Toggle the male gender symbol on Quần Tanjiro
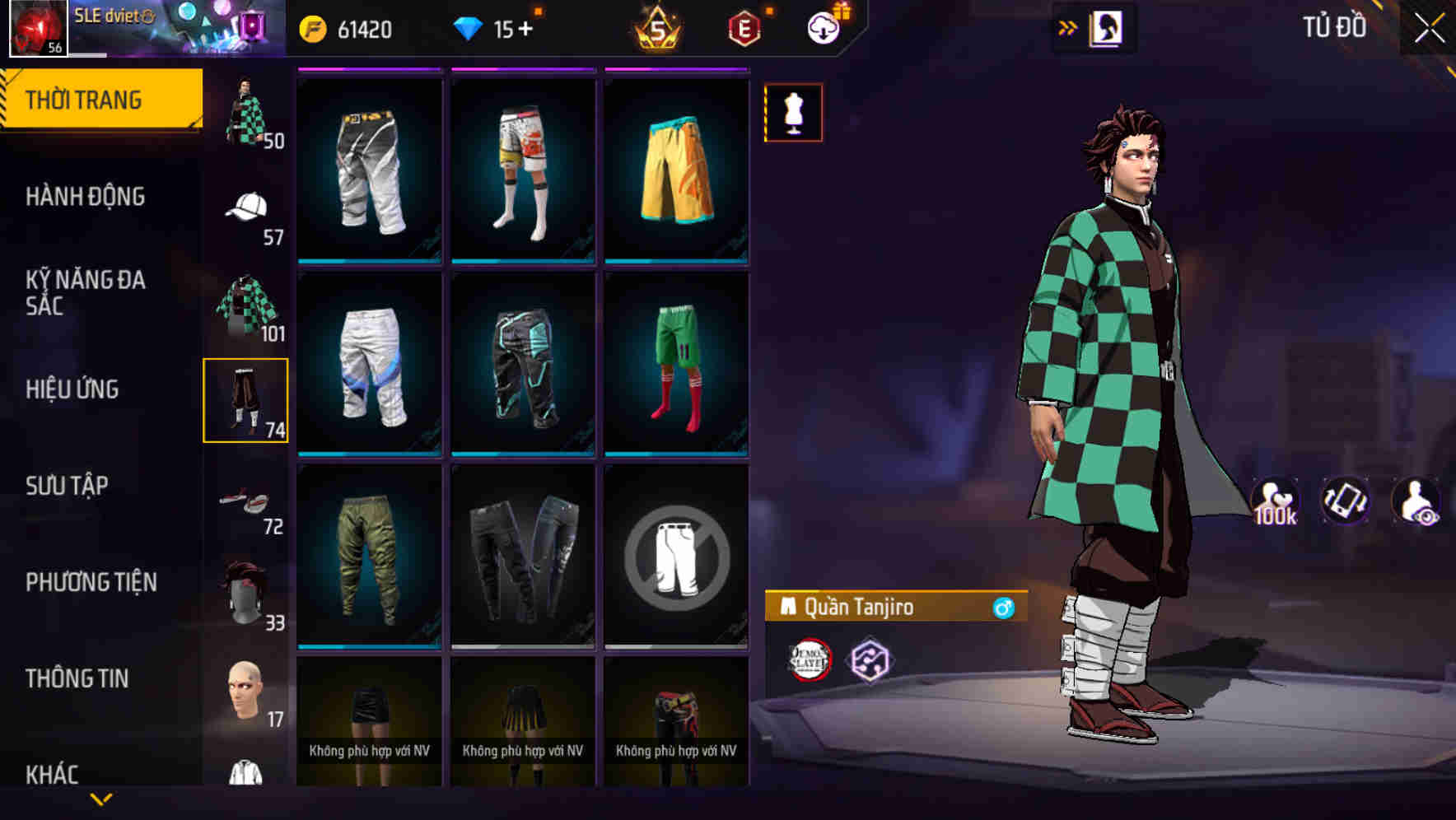Screen dimensions: 1456x820 (1004, 608)
